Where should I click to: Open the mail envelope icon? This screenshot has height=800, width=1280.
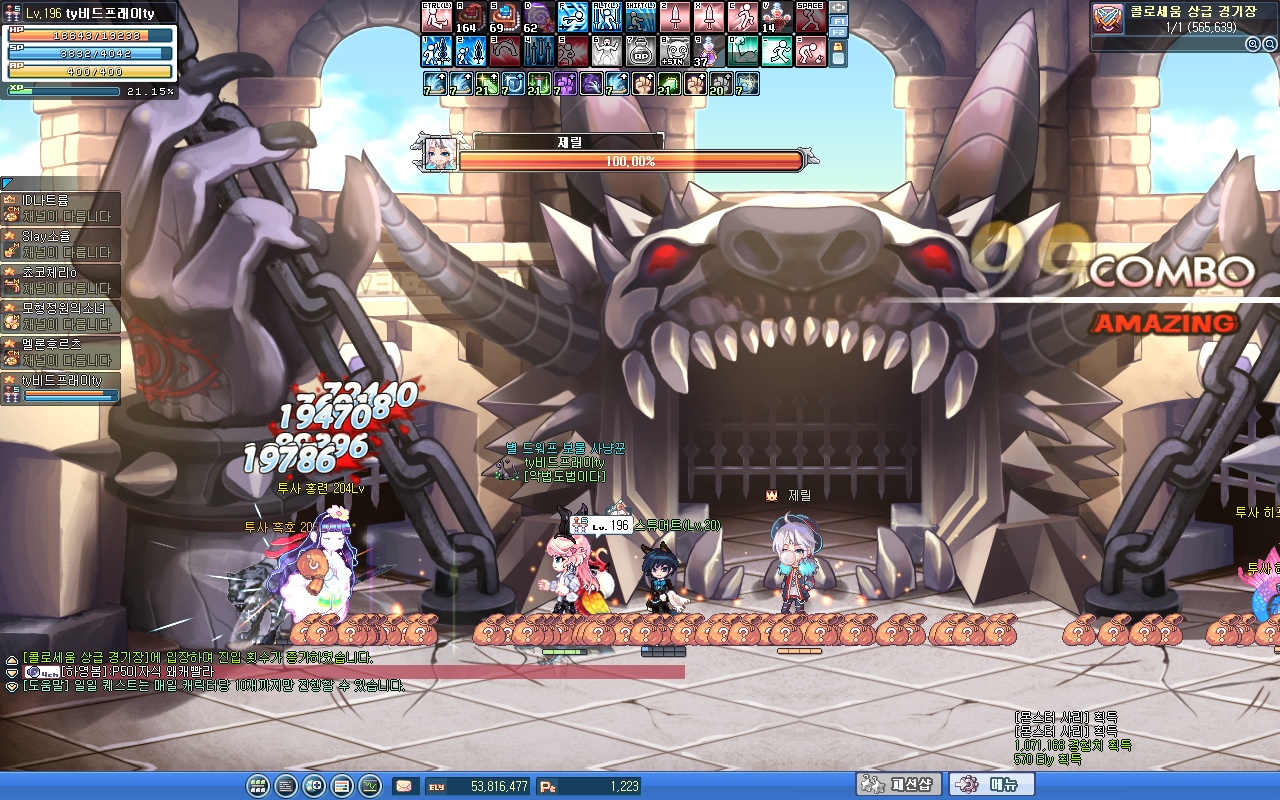404,786
